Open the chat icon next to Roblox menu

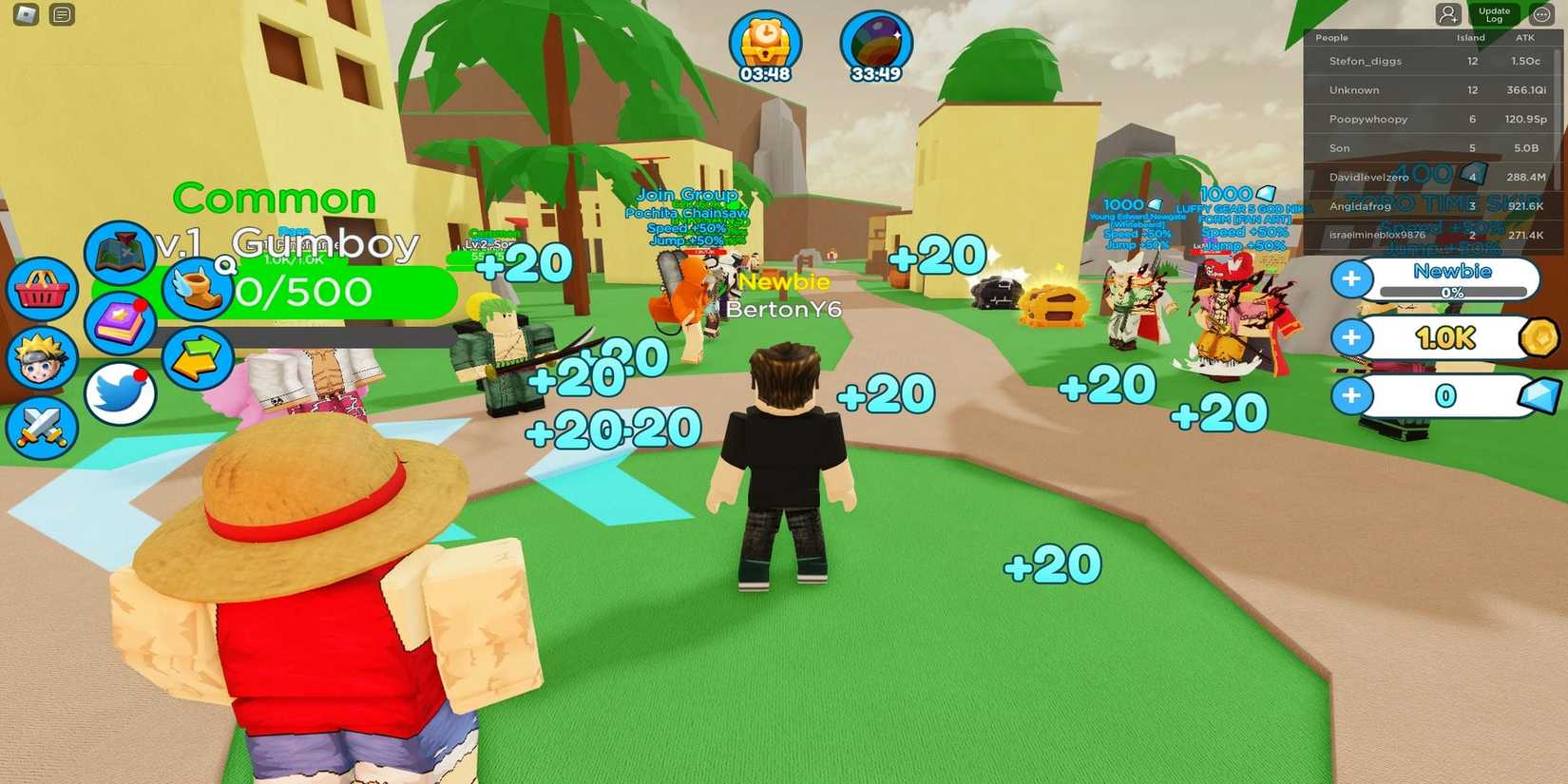coord(60,14)
